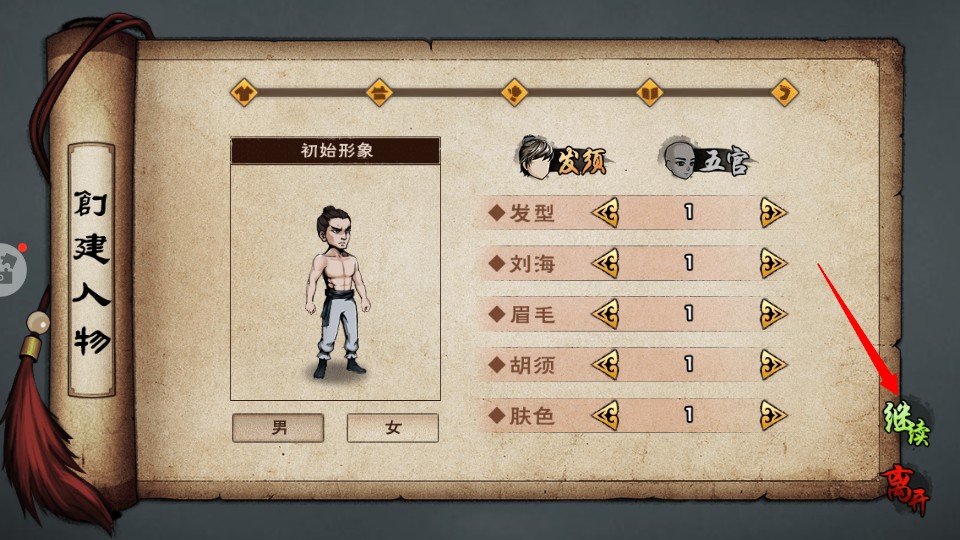Image resolution: width=960 pixels, height=540 pixels.
Task: Select the 男 (male) gender button
Action: (x=278, y=428)
